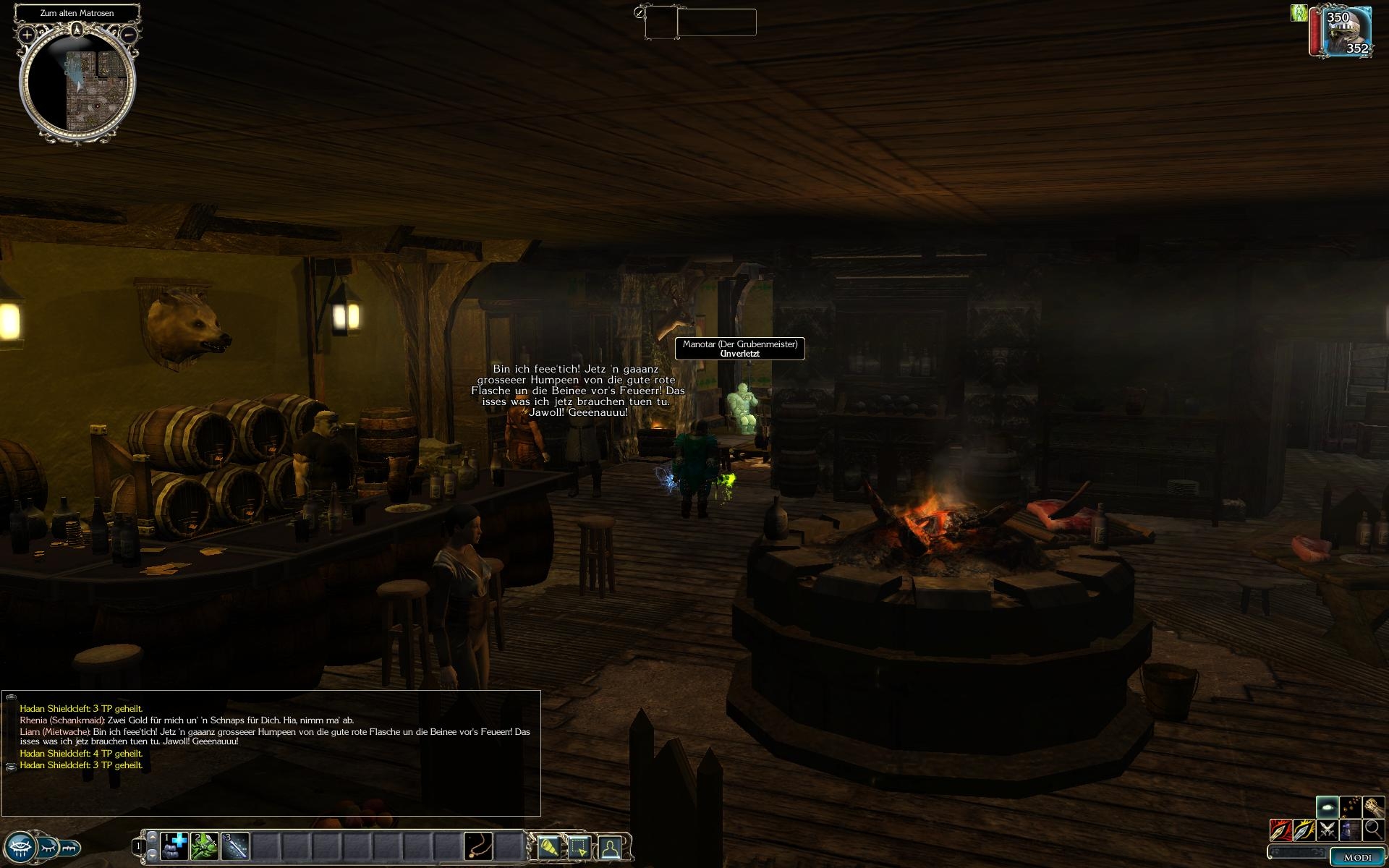Screen dimensions: 1389x868
Task: Activate the crossed swords combat mode
Action: pyautogui.click(x=1327, y=830)
